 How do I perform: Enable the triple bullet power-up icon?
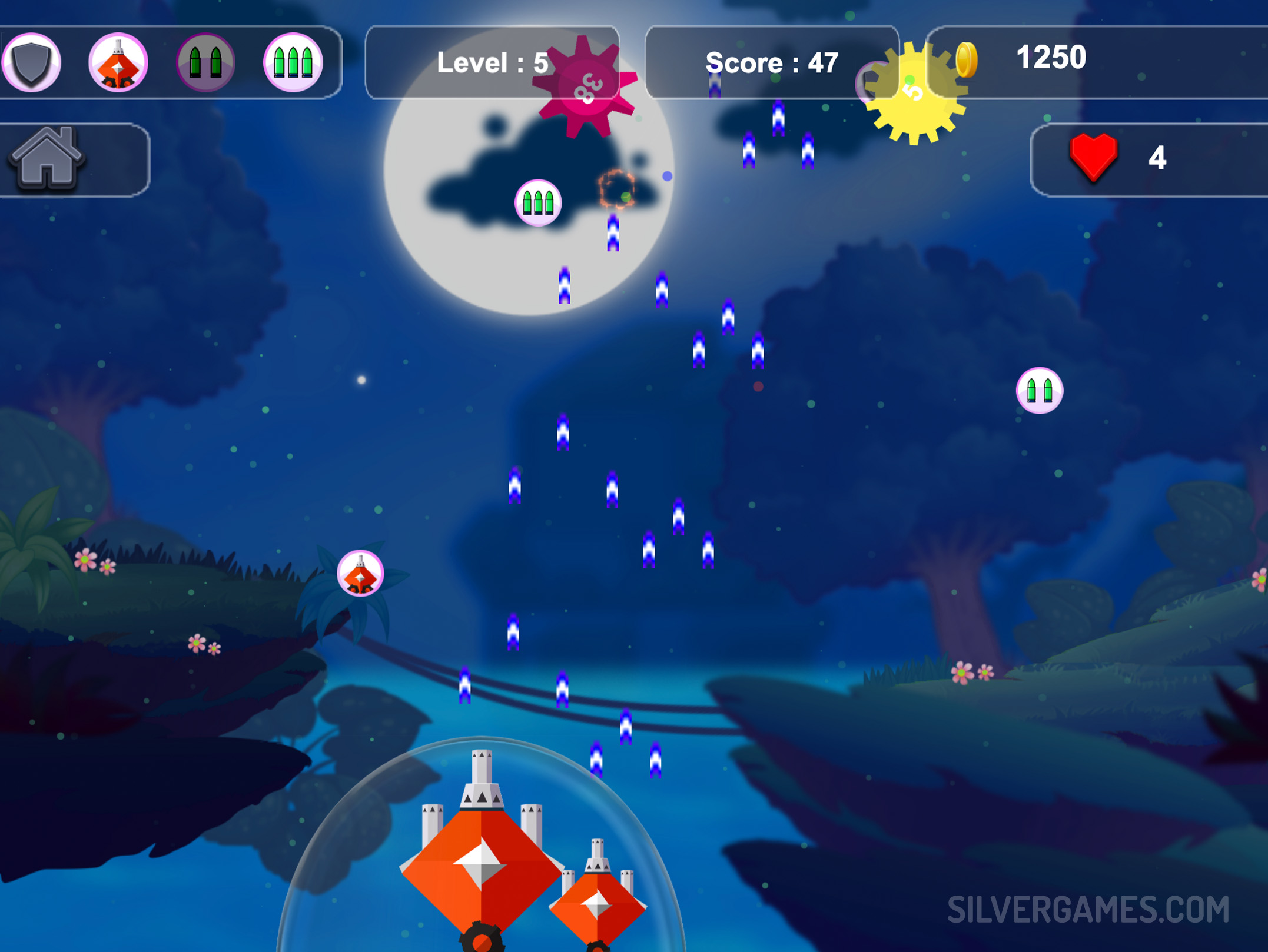(293, 62)
